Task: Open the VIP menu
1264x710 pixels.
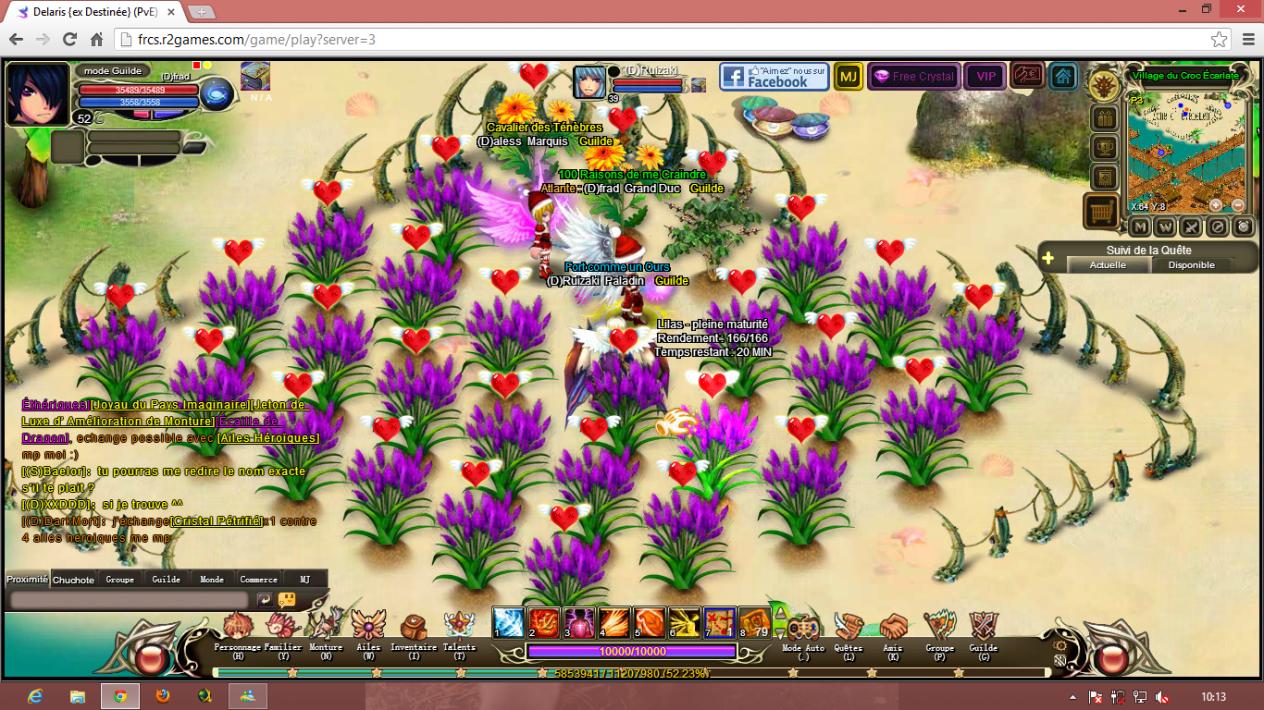Action: coord(986,76)
